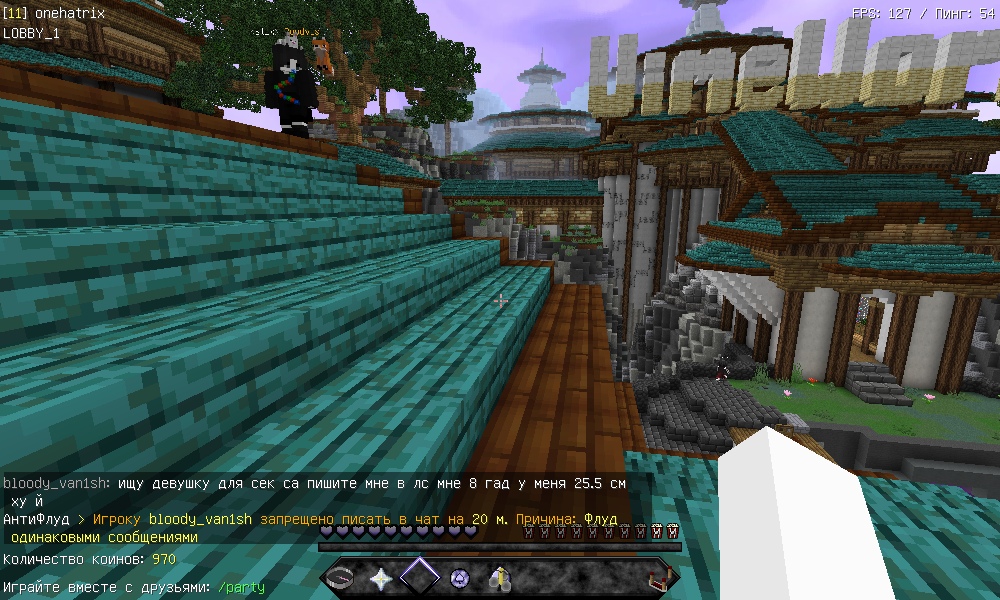Click bloody_van1sh's name in the chat message
The width and height of the screenshot is (1000, 600).
[x=56, y=483]
